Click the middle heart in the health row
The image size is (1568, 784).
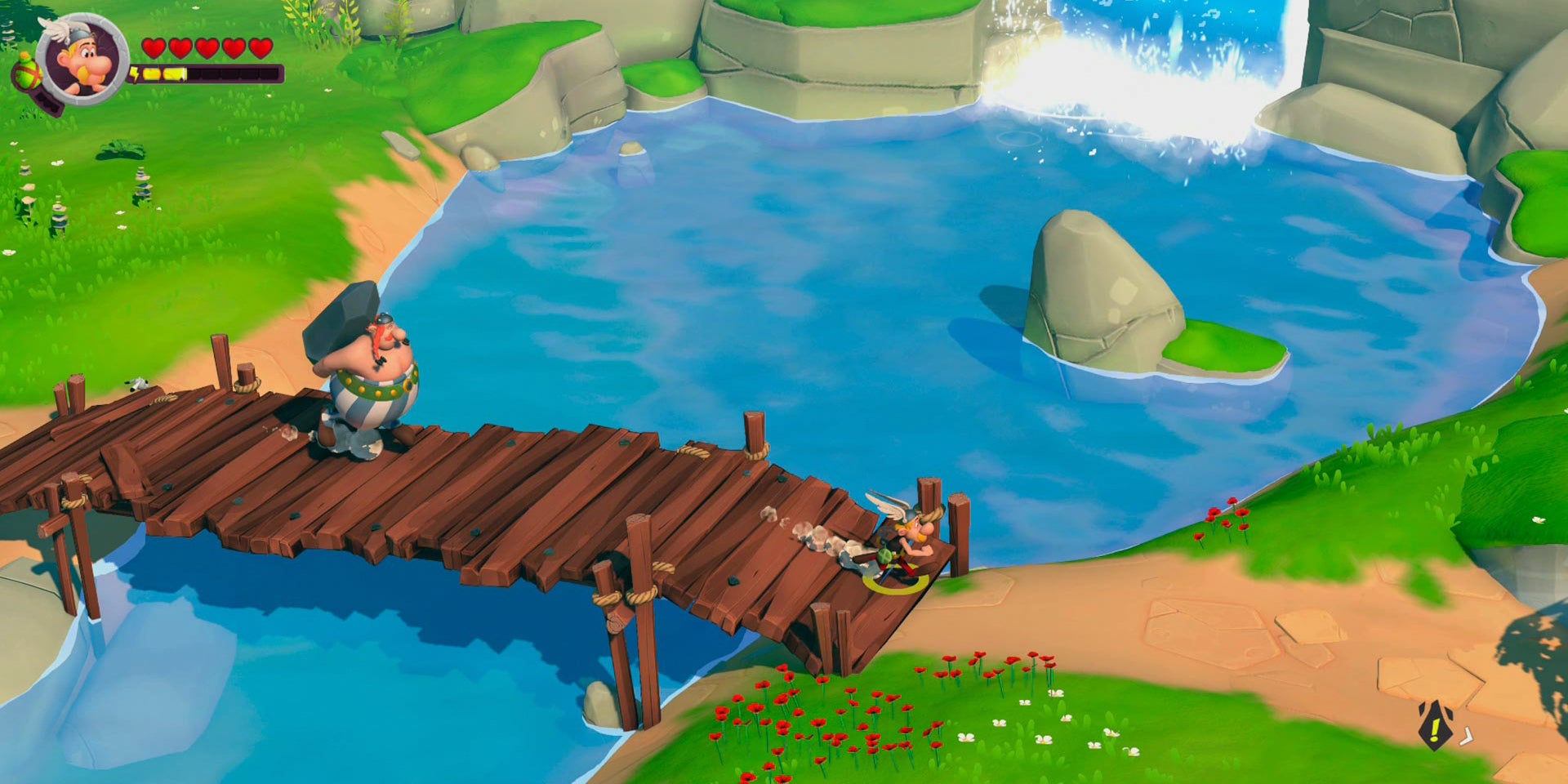click(206, 48)
